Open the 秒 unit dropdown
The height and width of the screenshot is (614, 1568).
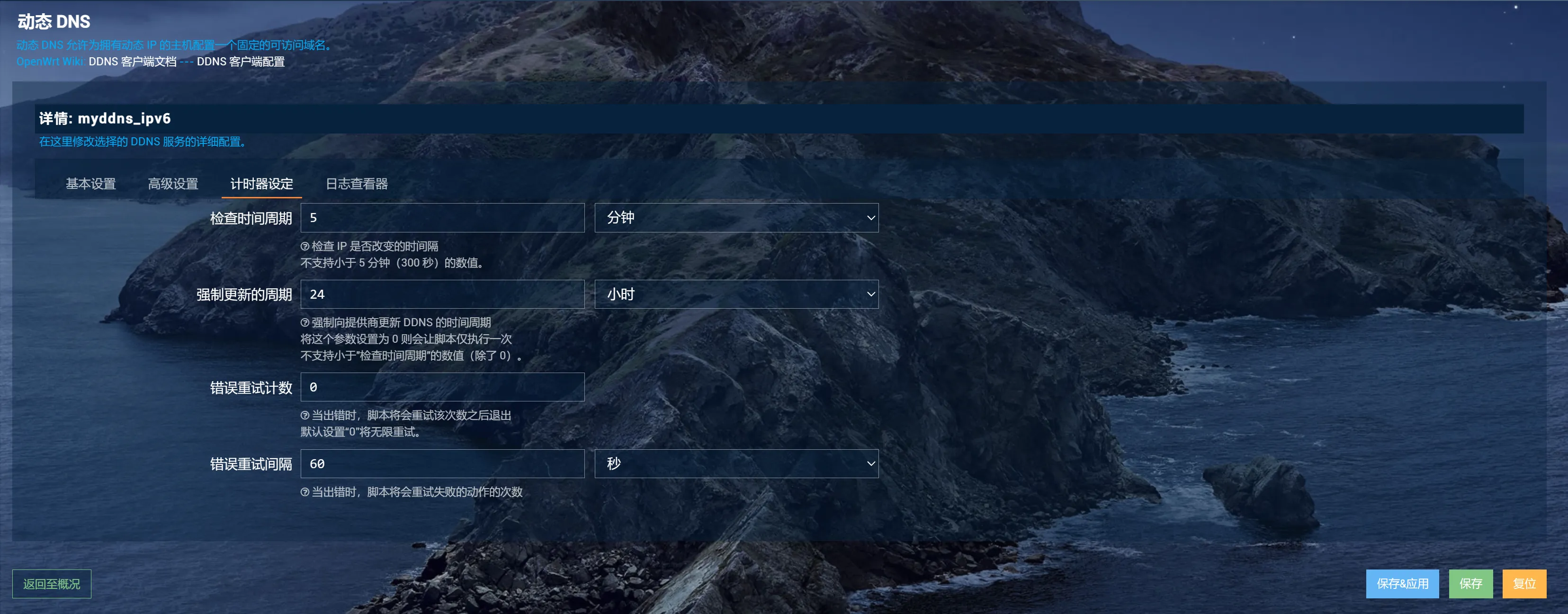736,463
